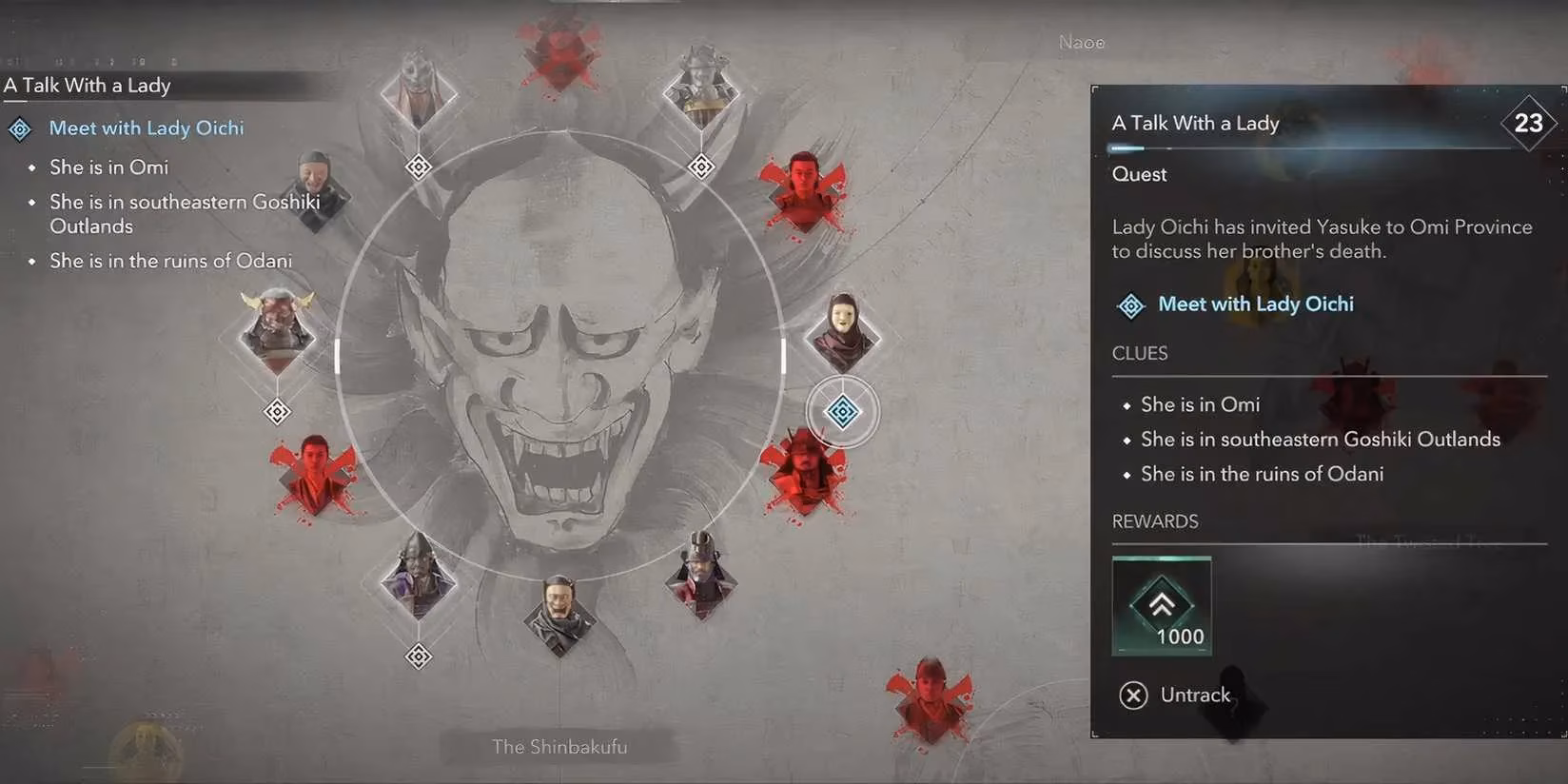Click the Meet with Lady Oichi link

[1255, 303]
